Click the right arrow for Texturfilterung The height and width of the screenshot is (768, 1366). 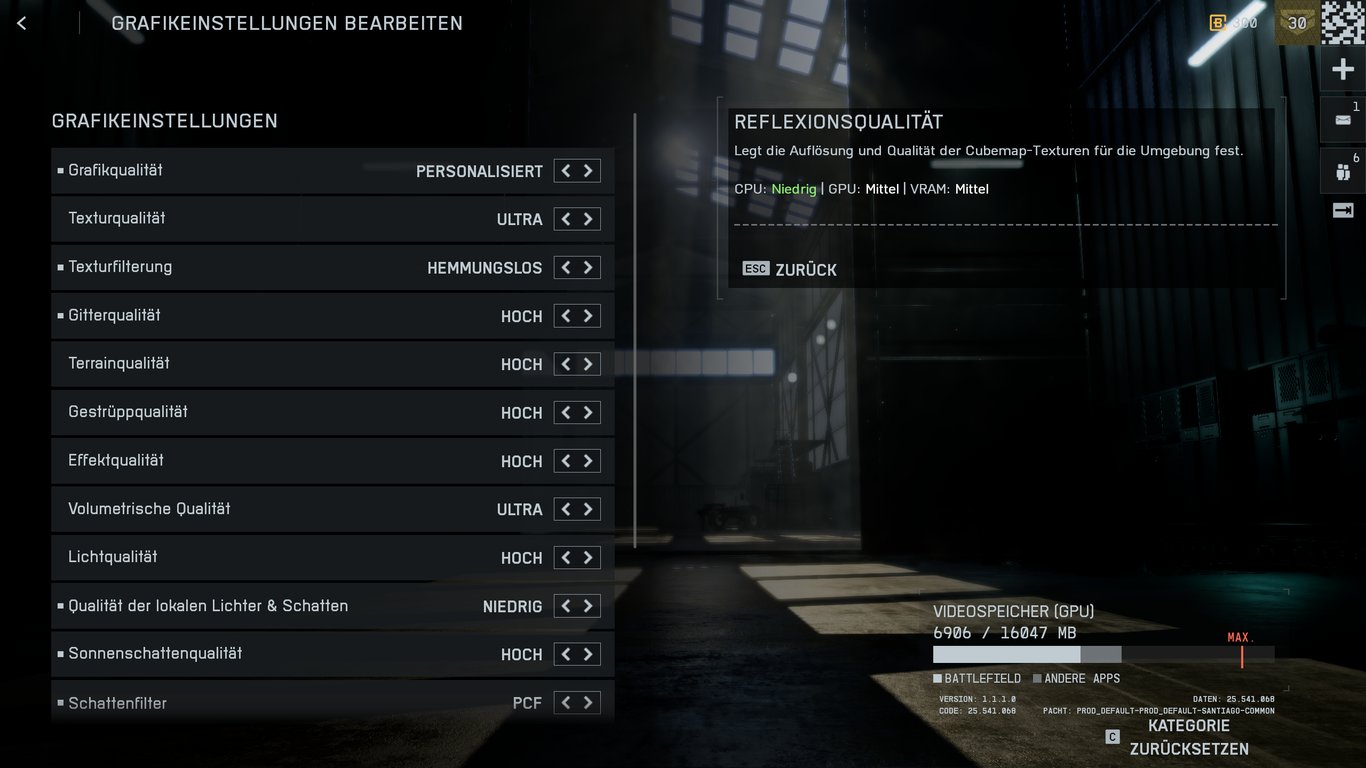(x=590, y=267)
